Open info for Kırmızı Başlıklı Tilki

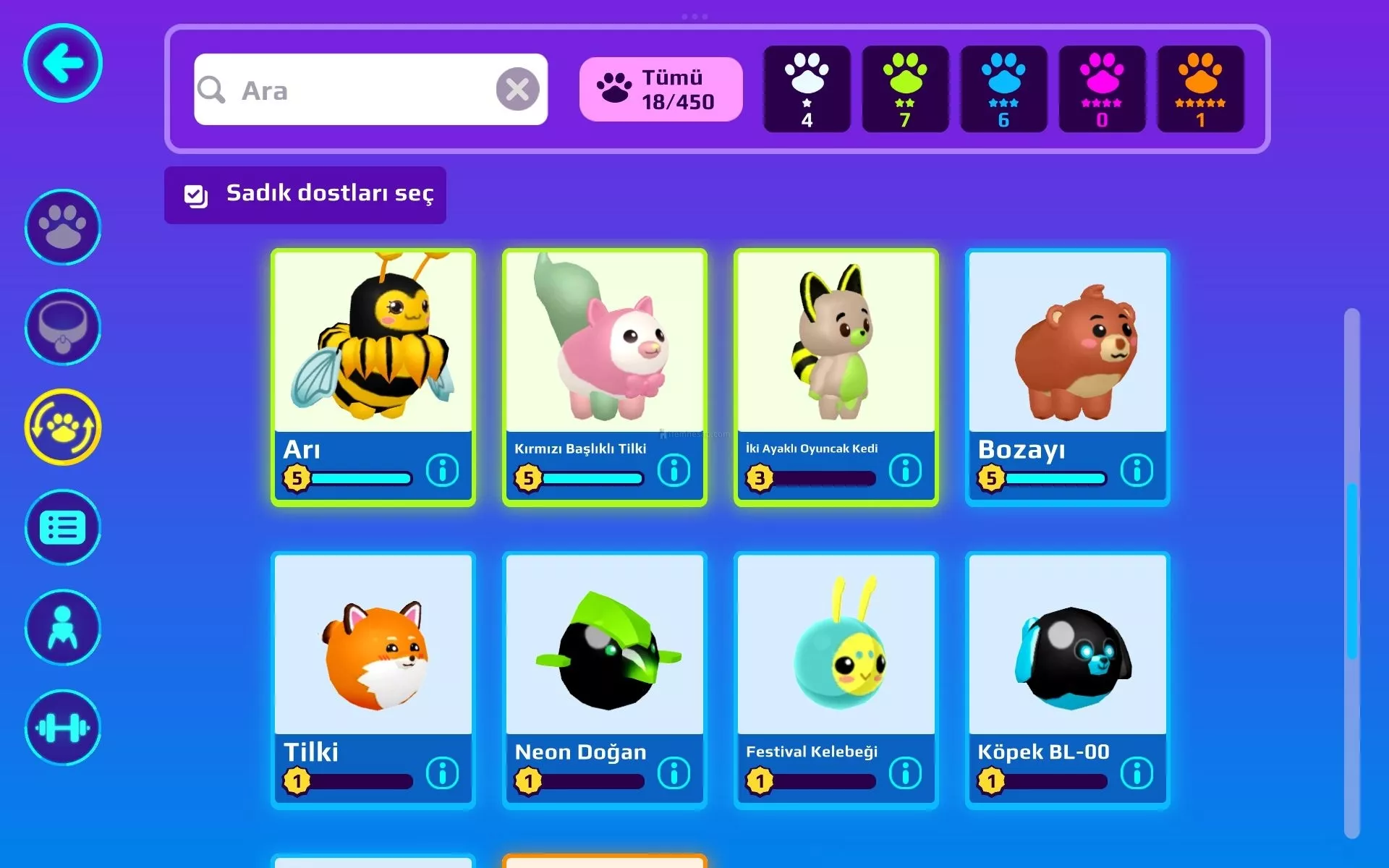[674, 471]
